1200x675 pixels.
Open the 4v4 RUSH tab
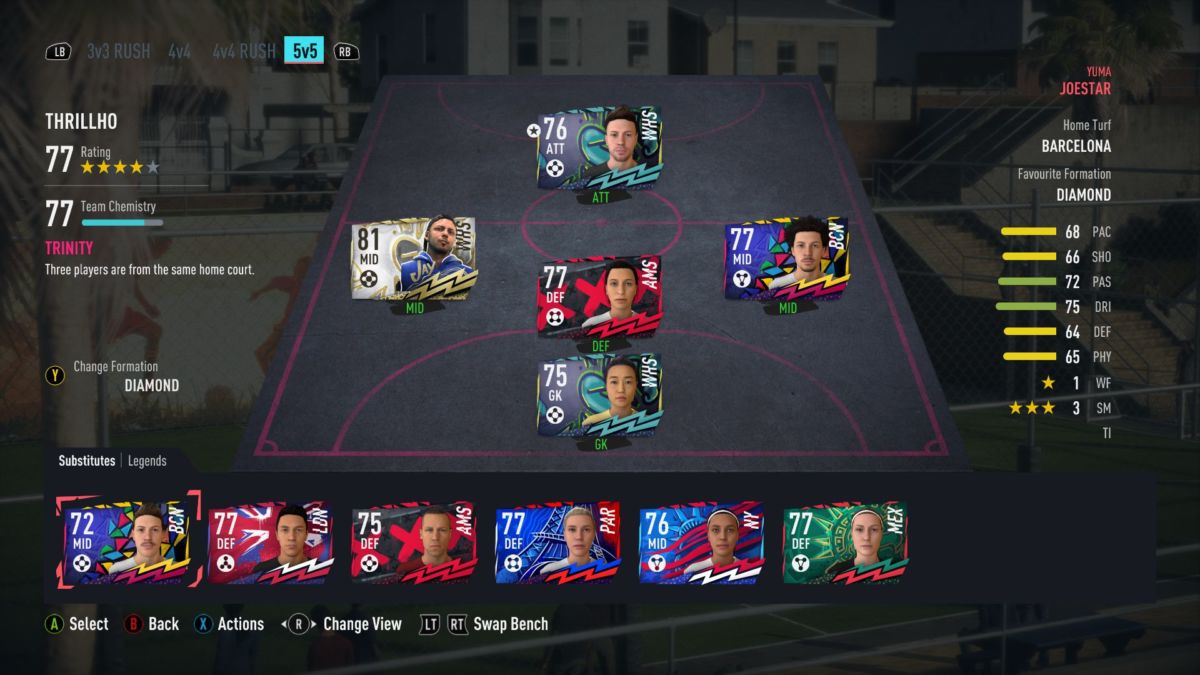244,51
